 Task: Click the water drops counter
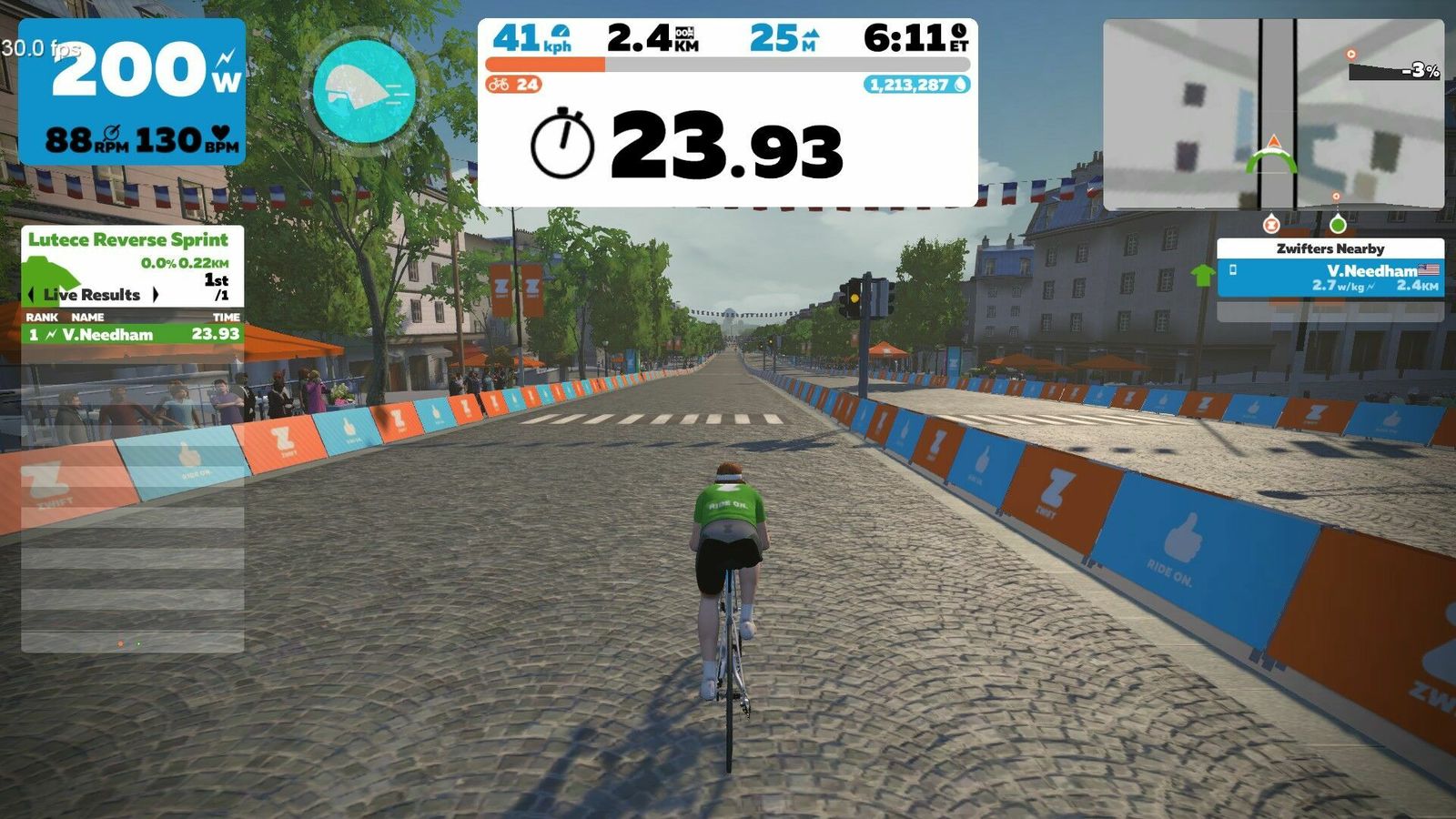click(x=916, y=85)
